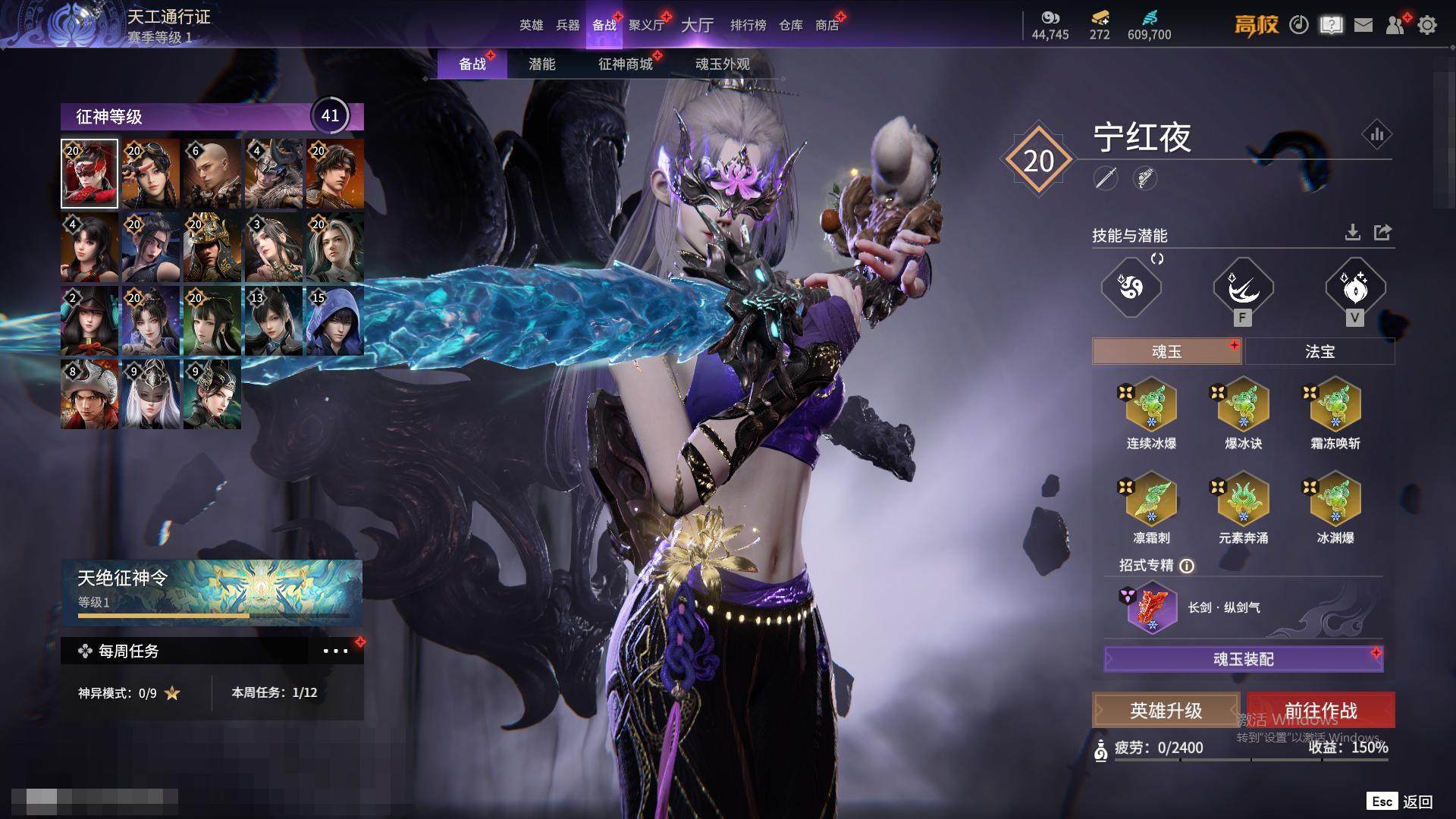The image size is (1456, 819).
Task: Switch to the 潜能 tab
Action: coord(541,64)
